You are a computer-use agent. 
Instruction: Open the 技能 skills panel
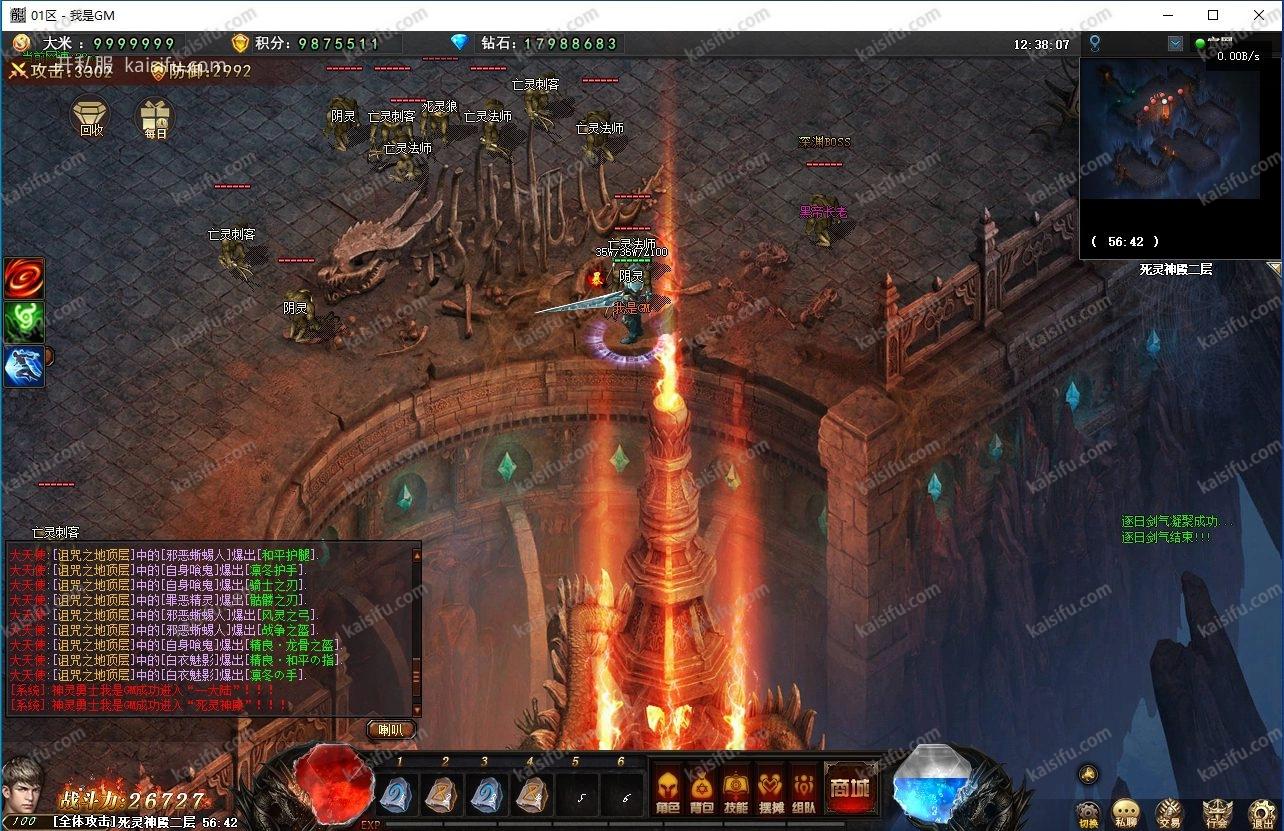[735, 790]
